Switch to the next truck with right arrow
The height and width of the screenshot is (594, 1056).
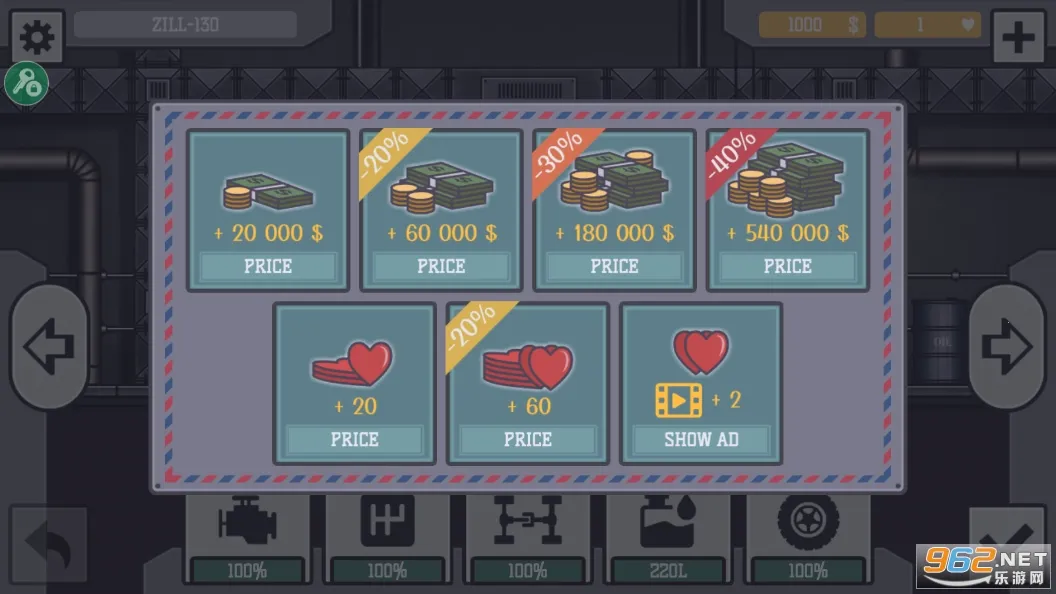[1006, 347]
